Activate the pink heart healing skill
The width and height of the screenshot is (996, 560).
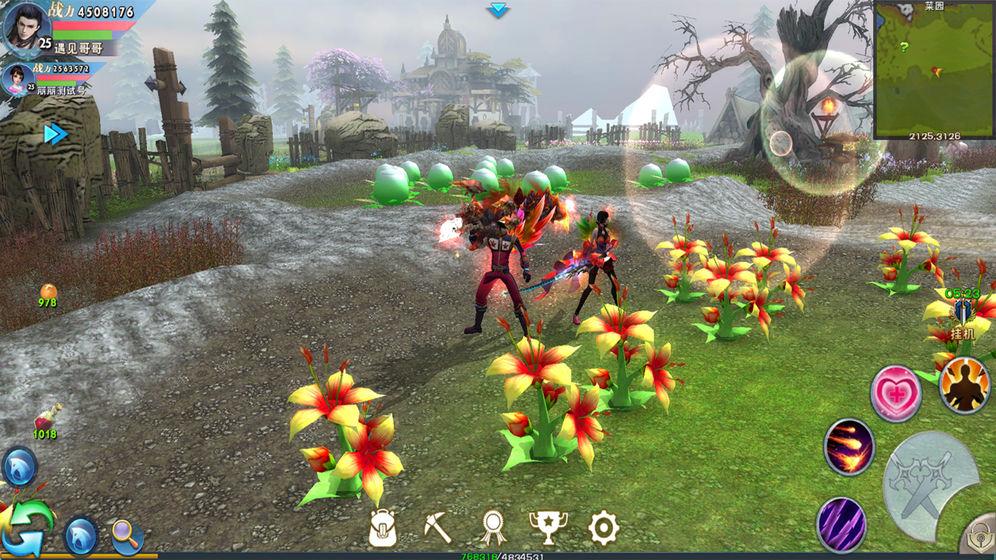click(x=895, y=392)
